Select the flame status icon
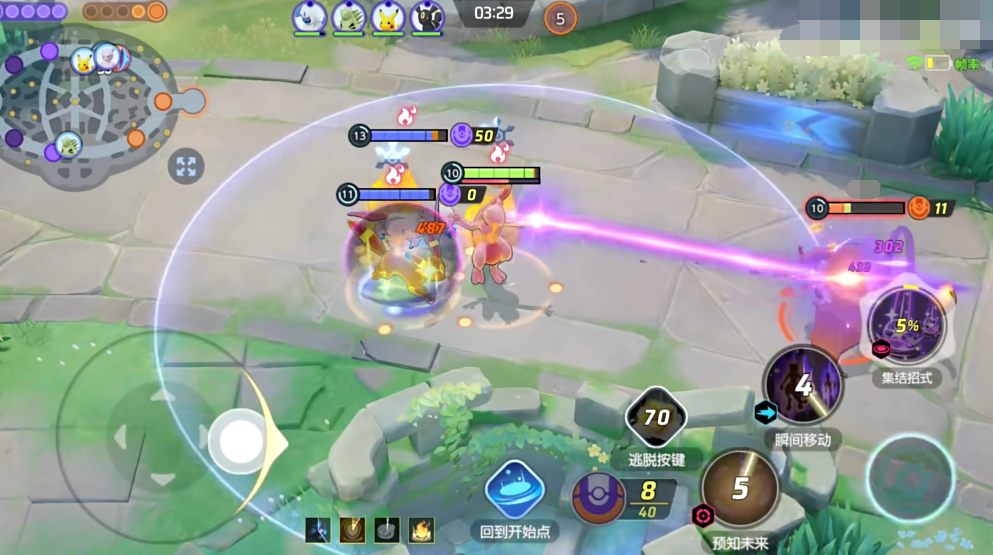The width and height of the screenshot is (993, 555). (422, 529)
